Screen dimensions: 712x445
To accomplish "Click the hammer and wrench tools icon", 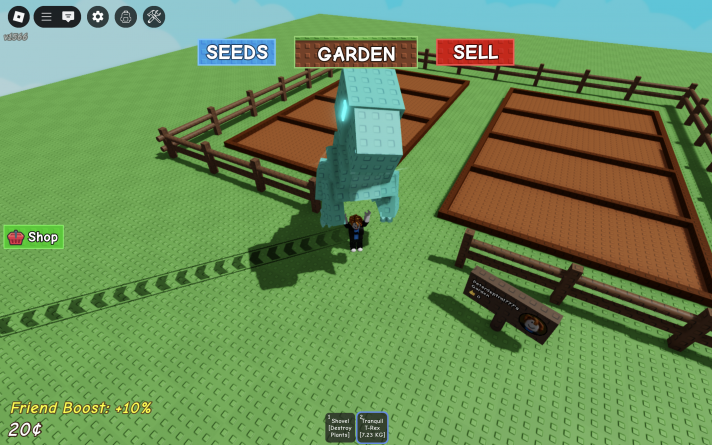I will [x=154, y=16].
